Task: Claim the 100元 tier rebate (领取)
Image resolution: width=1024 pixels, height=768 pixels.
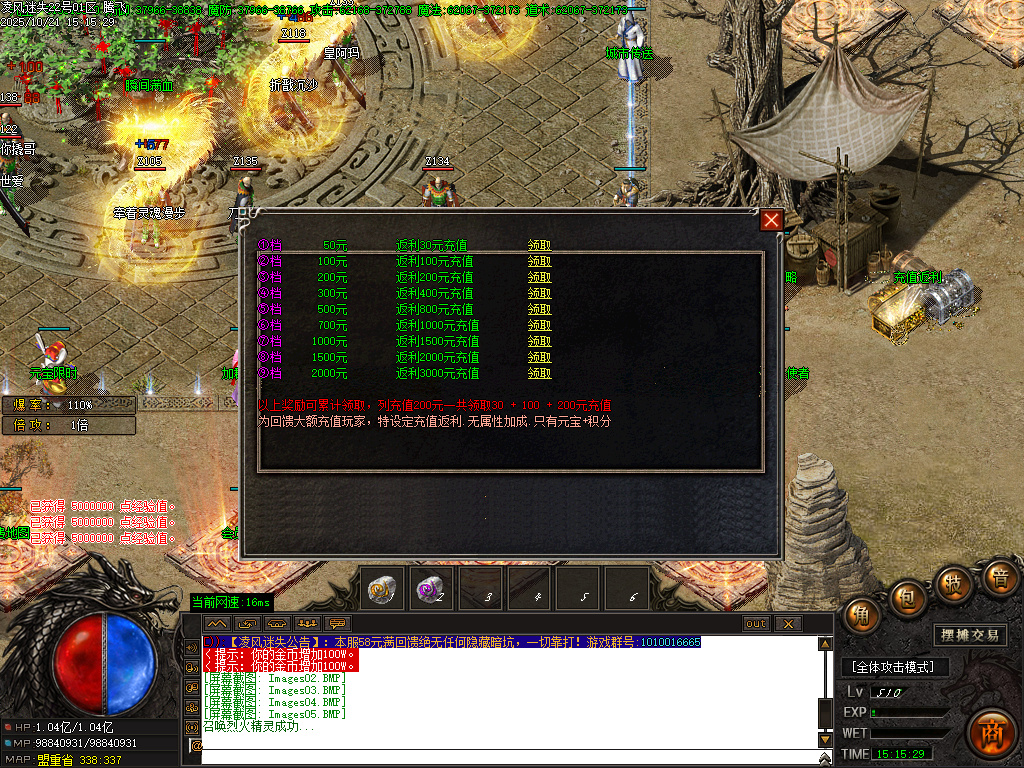Action: click(540, 261)
